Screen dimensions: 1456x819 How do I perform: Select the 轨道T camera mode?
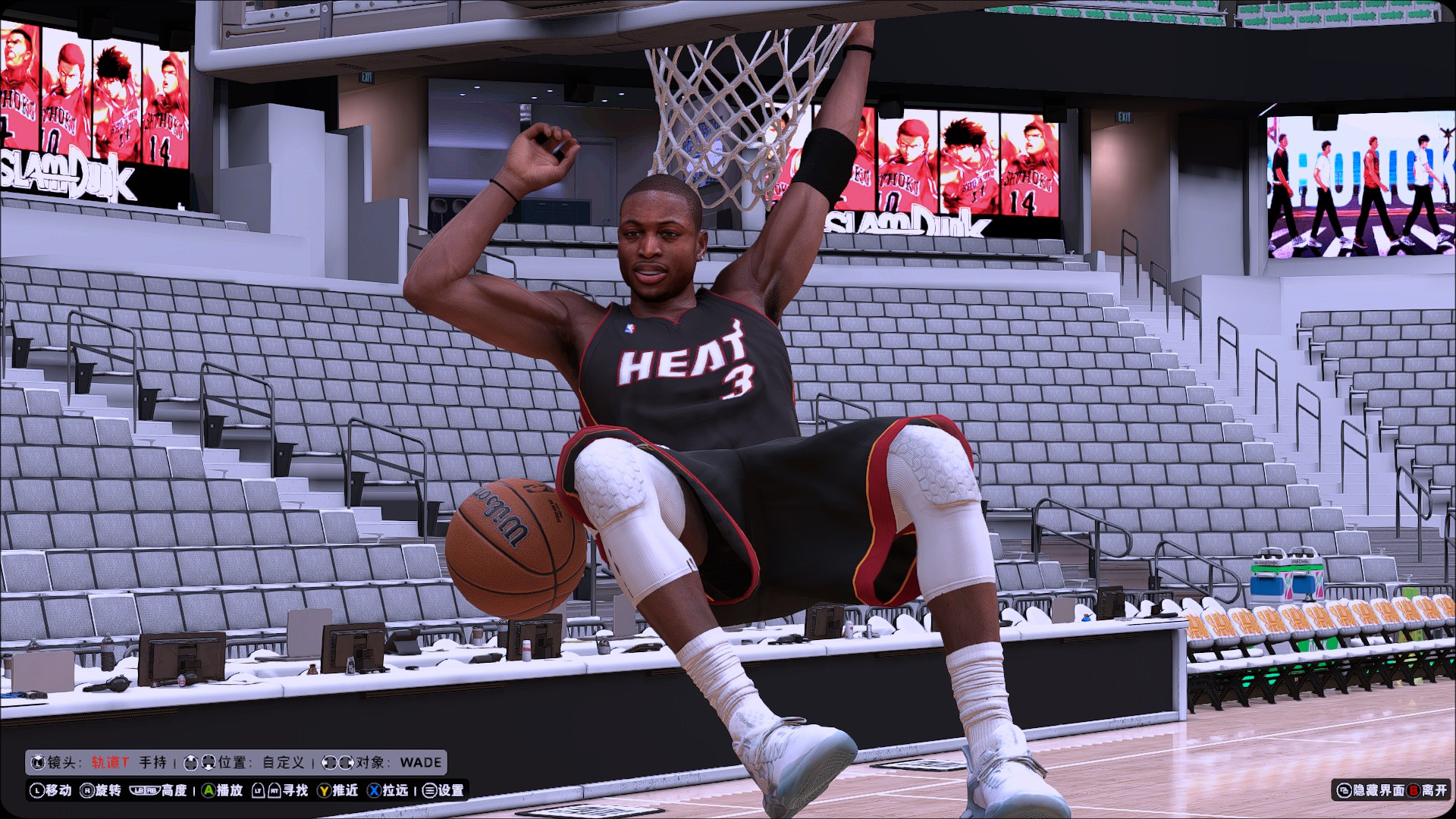tap(110, 762)
